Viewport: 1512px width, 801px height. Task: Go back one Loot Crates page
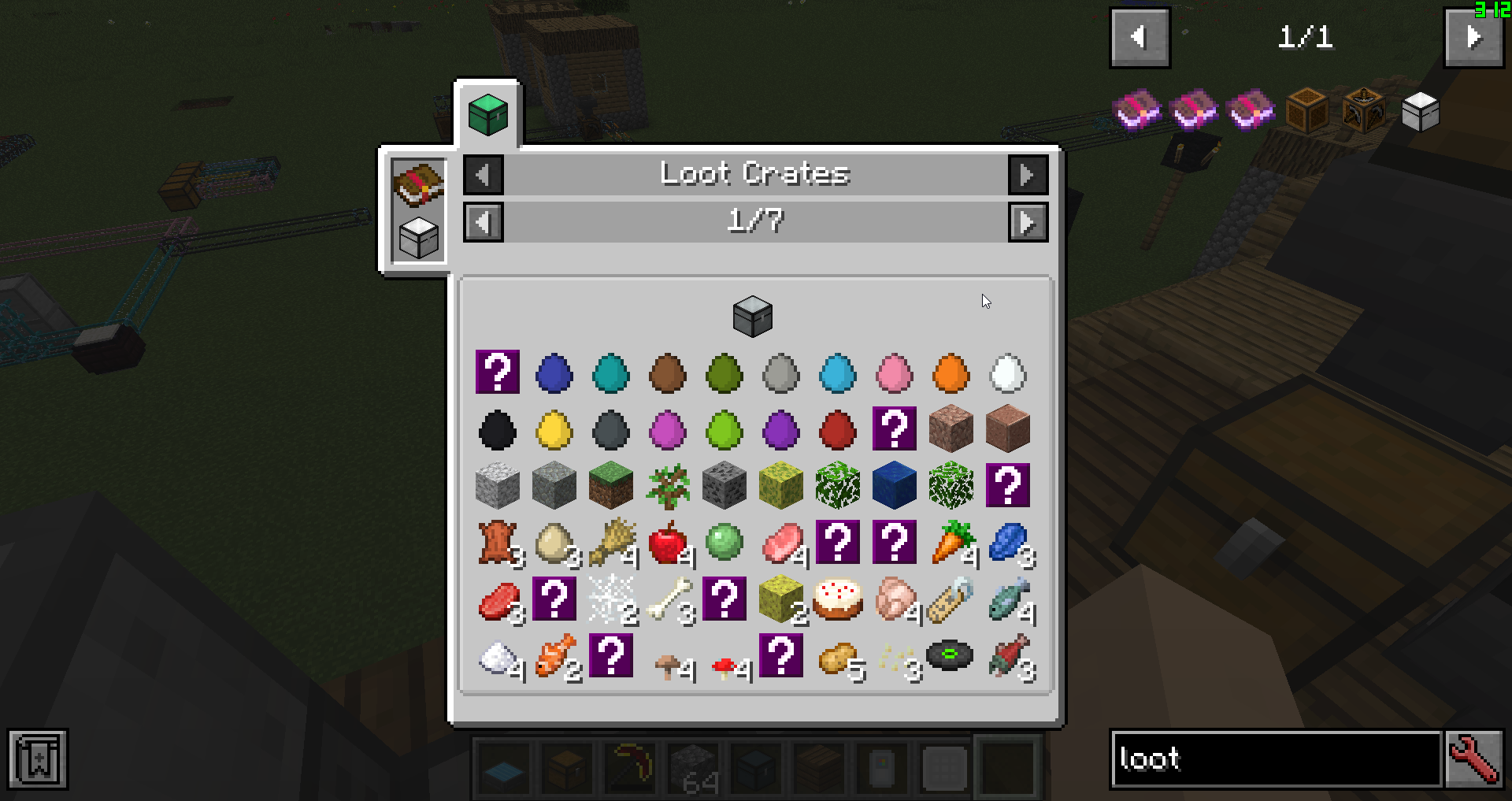483,222
